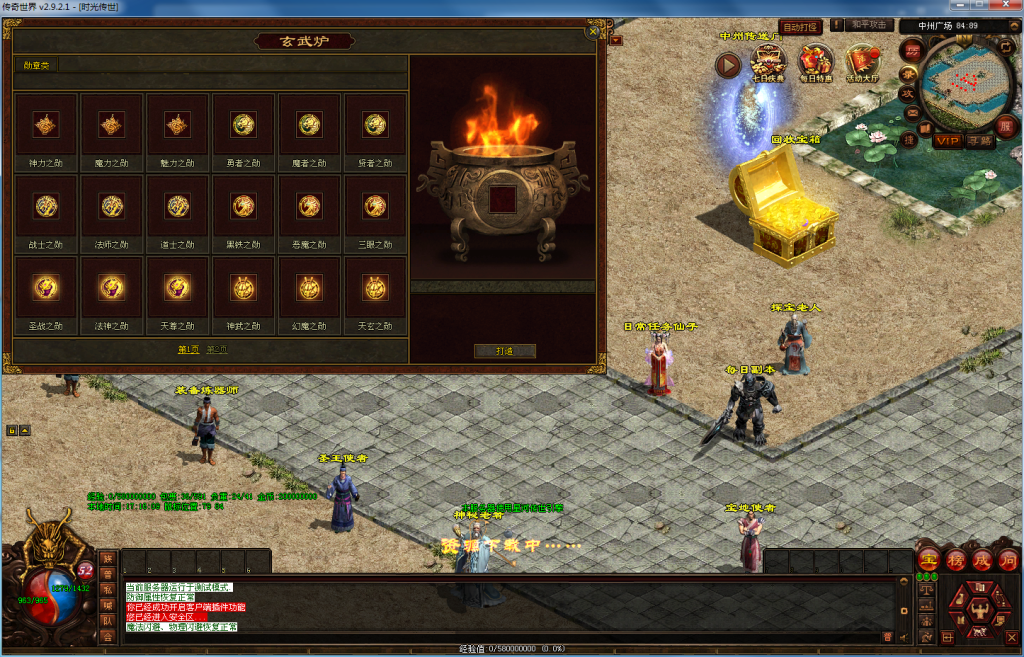Open the 活动大厅 activity hall

point(864,62)
